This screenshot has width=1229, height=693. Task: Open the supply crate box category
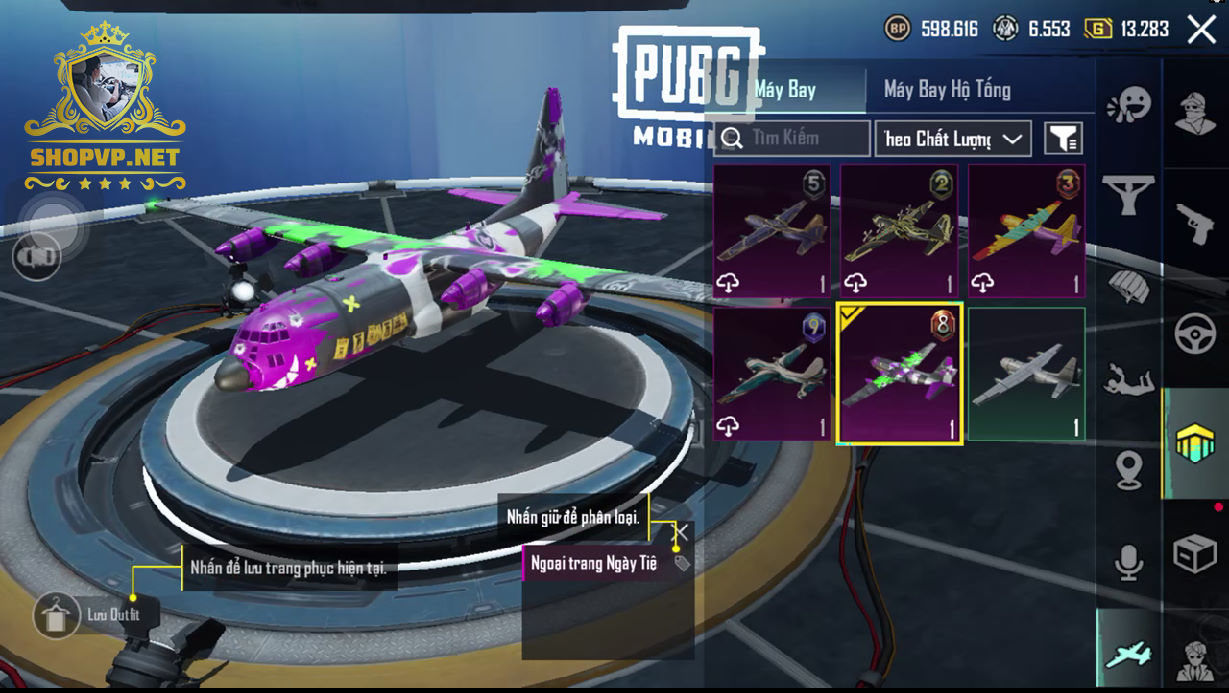point(1195,553)
